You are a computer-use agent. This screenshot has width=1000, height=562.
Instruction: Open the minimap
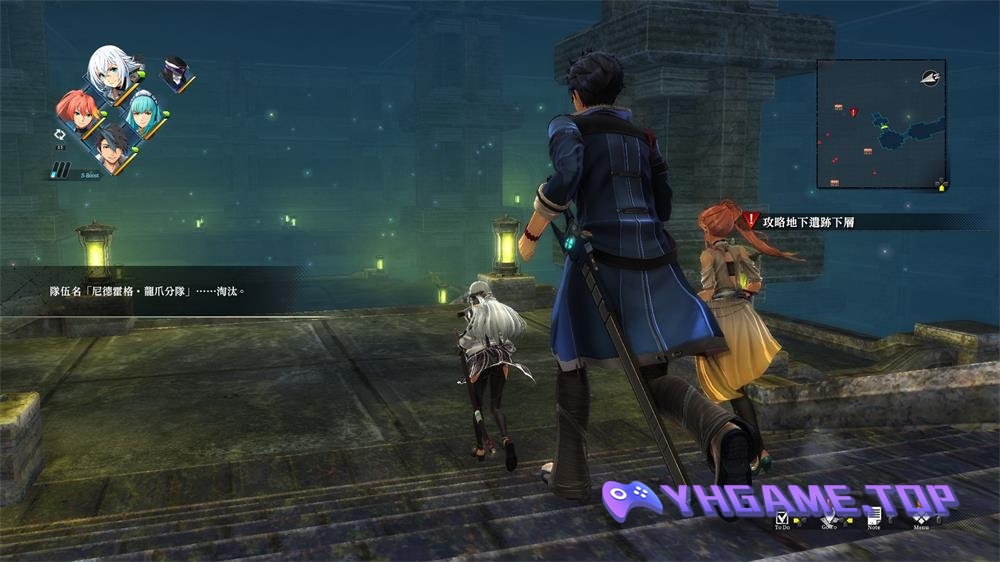[x=881, y=124]
